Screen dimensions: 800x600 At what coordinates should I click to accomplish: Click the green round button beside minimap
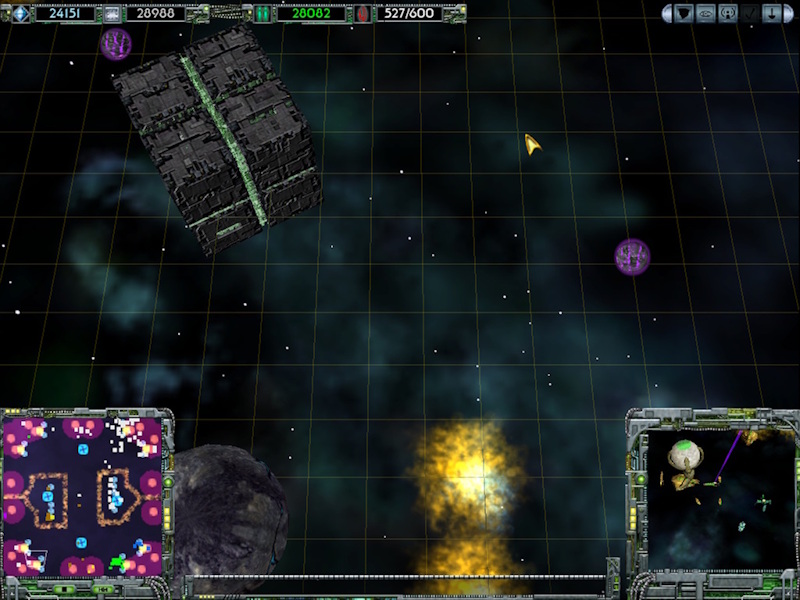167,481
